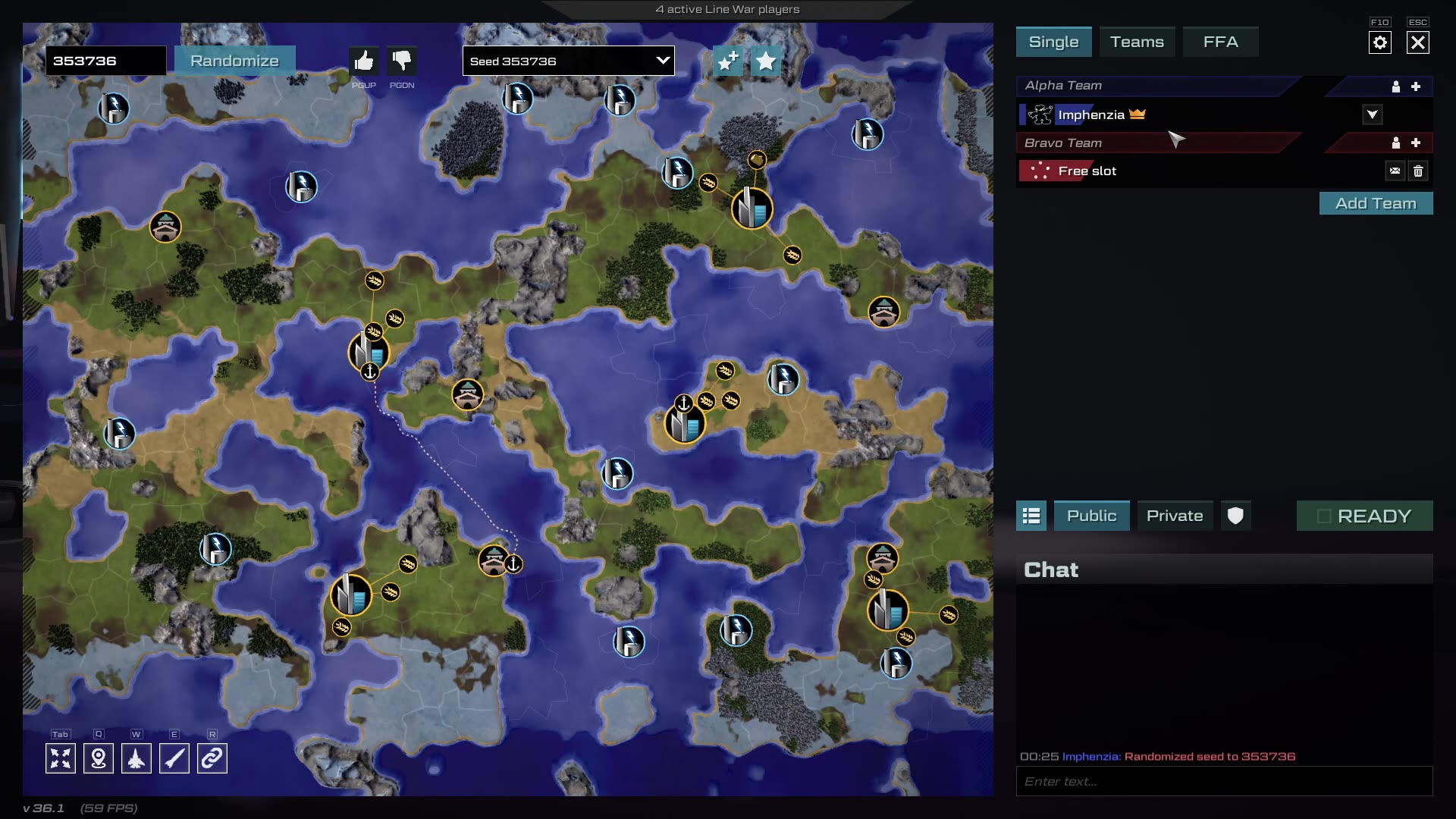Image resolution: width=1456 pixels, height=819 pixels.
Task: Click the Randomize seed button
Action: (234, 61)
